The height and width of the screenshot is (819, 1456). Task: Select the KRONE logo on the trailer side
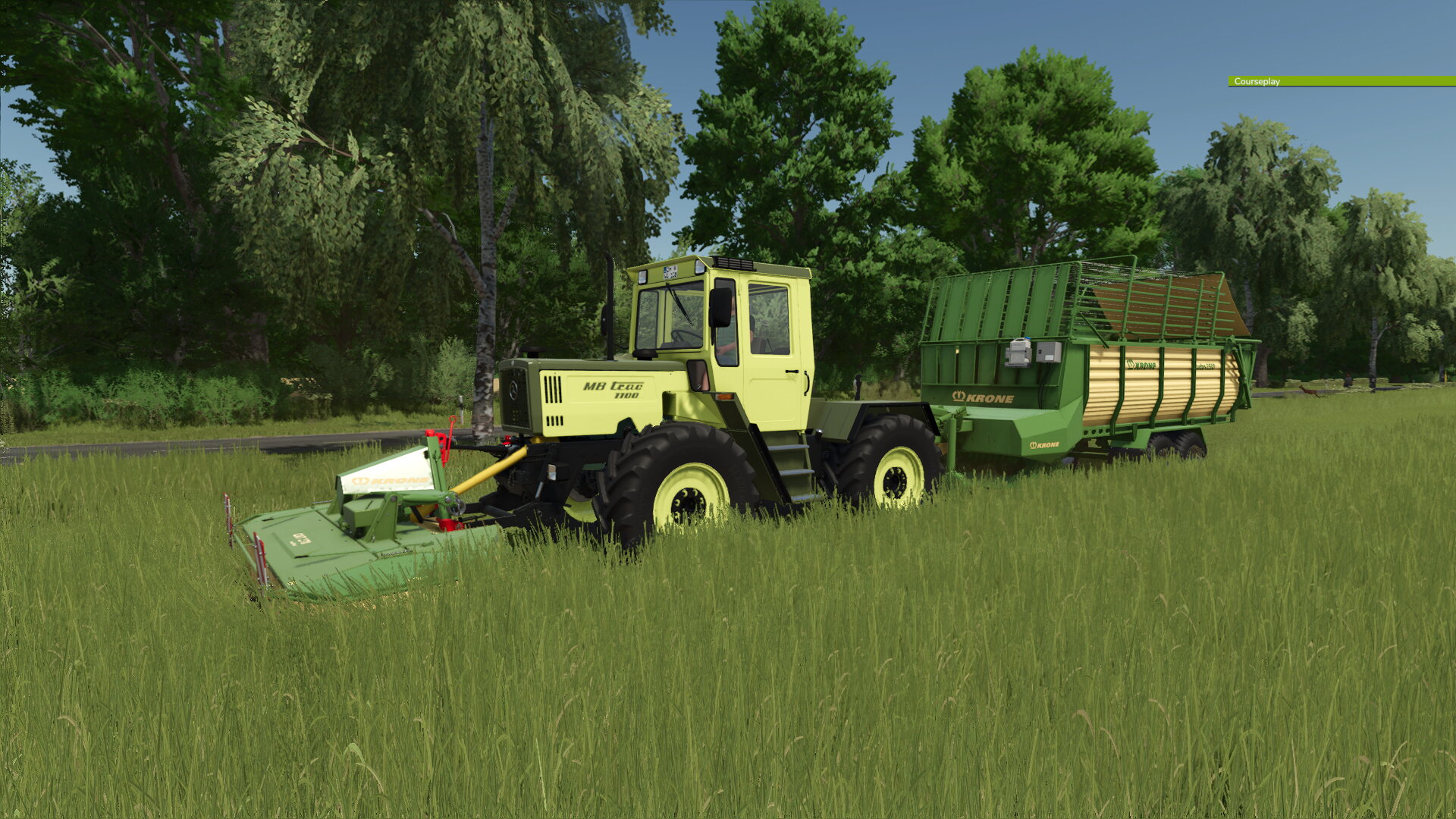[x=984, y=397]
